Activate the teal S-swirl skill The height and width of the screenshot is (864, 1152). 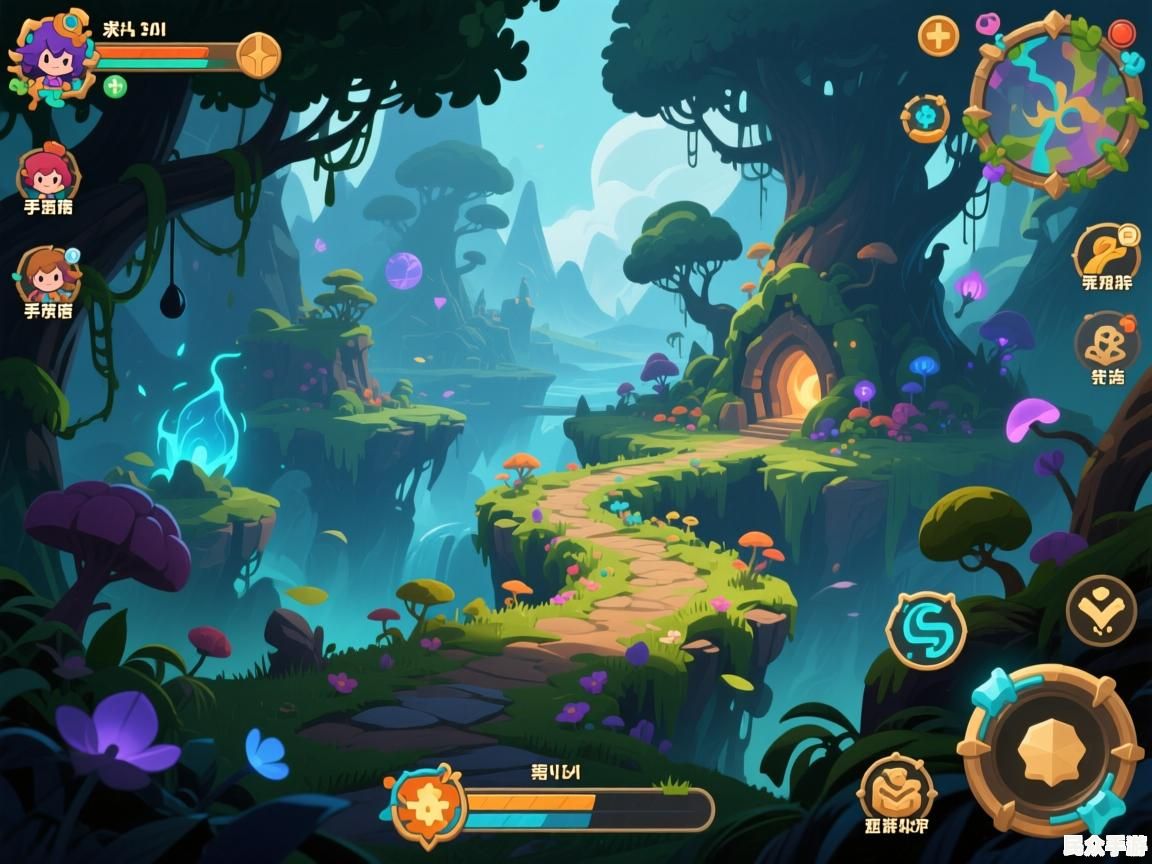[927, 630]
